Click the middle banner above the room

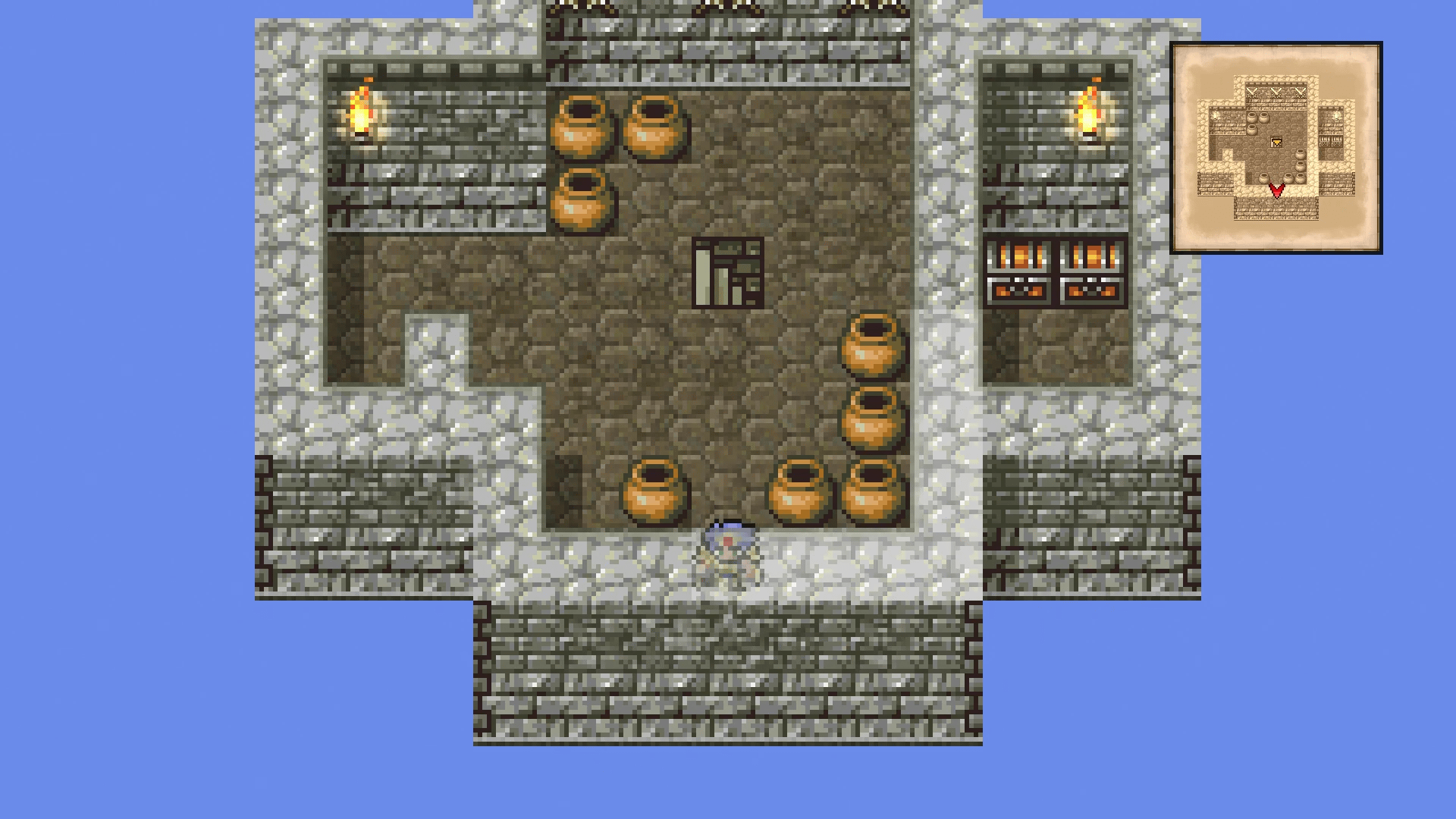728,9
